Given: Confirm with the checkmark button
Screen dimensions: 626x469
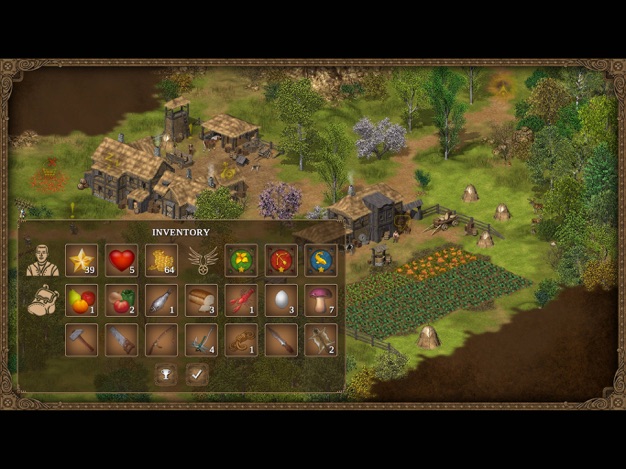Looking at the screenshot, I should tap(197, 375).
